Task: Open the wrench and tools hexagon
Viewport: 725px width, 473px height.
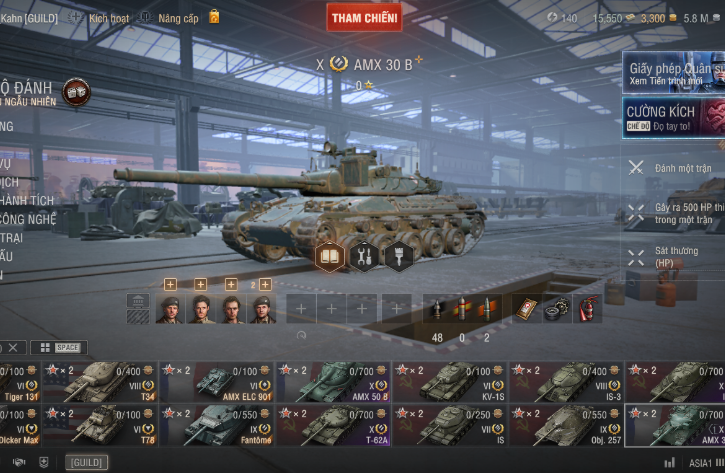Action: tap(364, 257)
